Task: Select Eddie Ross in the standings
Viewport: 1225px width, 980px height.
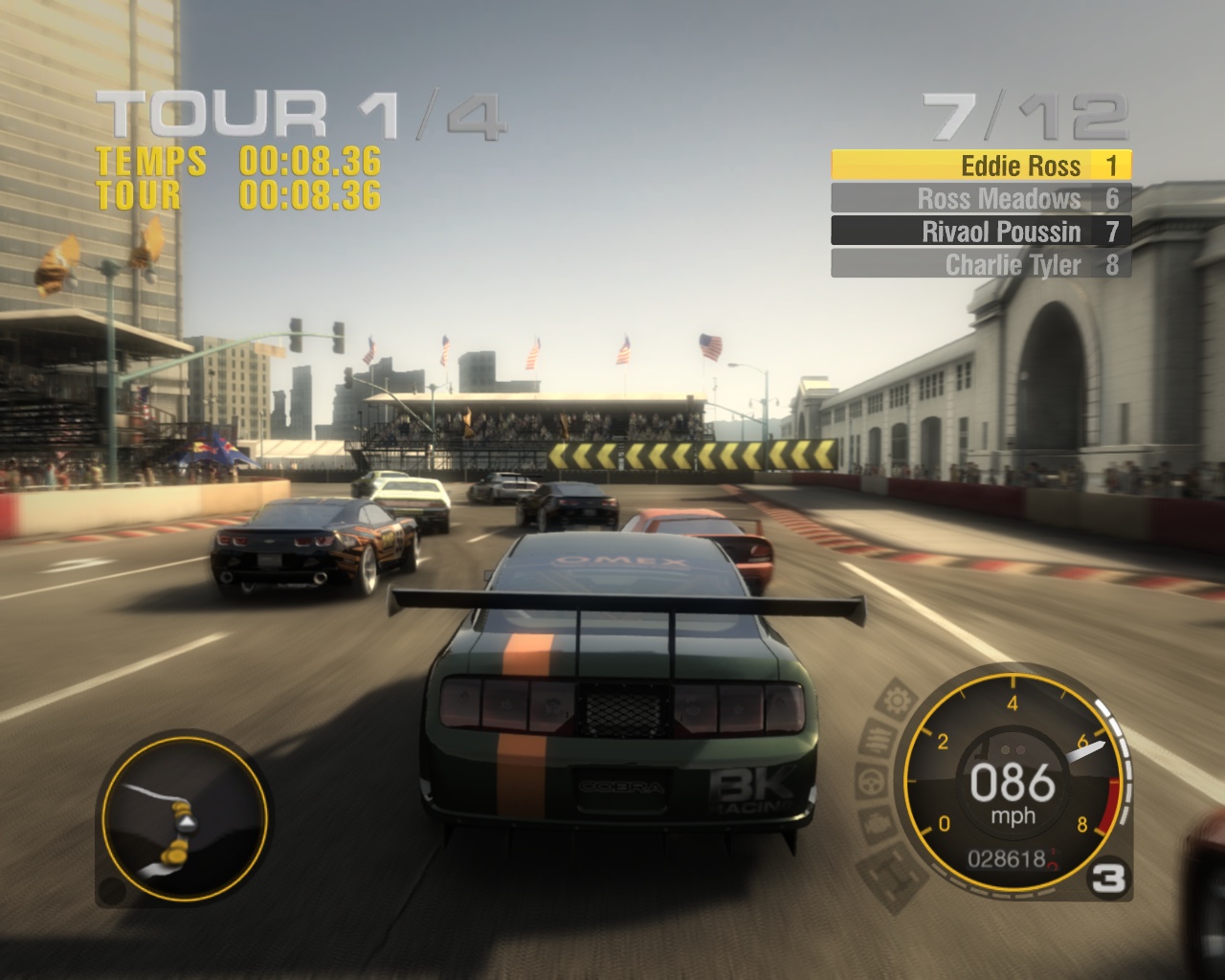Action: click(981, 166)
